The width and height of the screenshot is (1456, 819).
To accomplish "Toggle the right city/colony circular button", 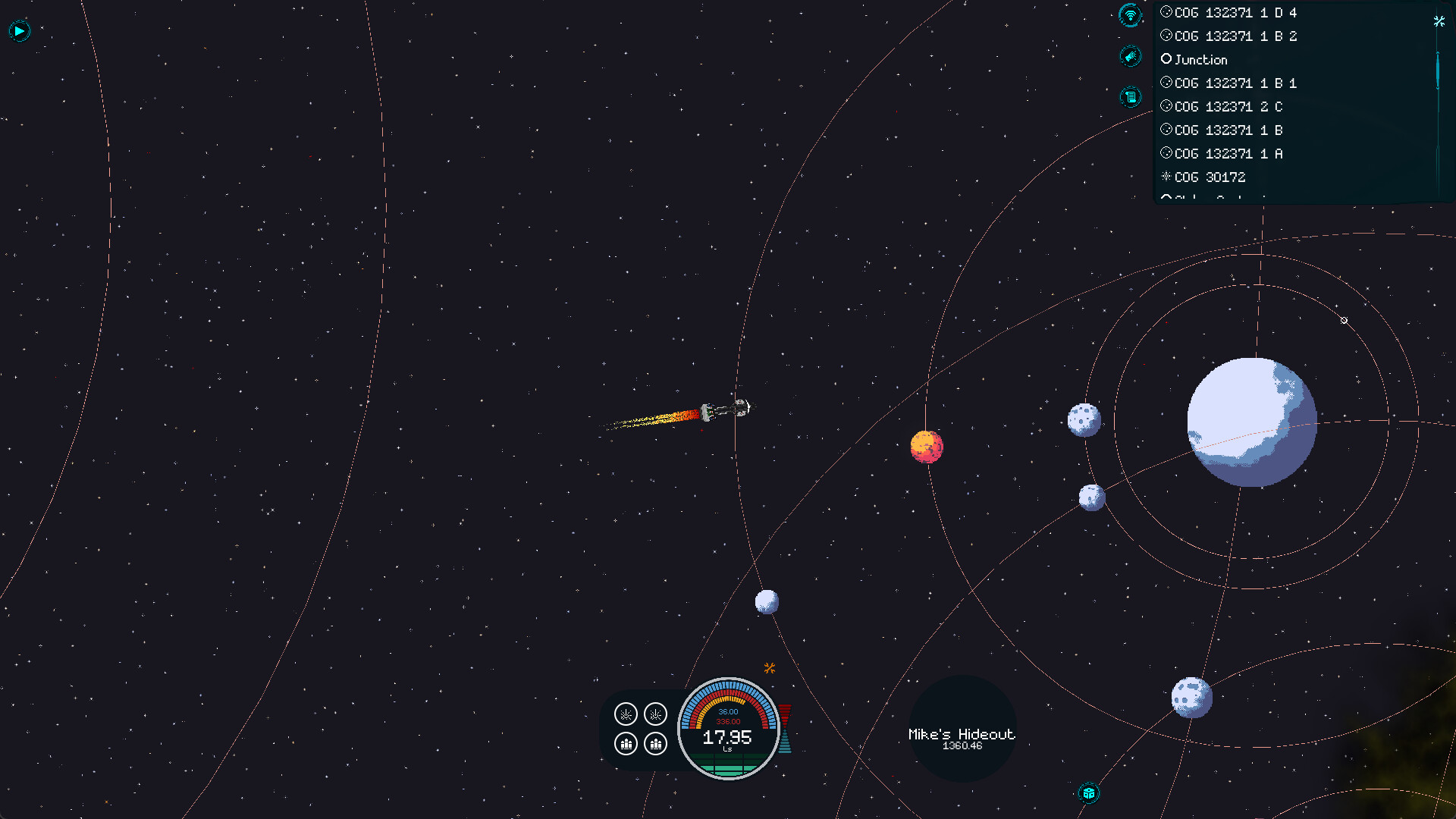I will tap(655, 744).
